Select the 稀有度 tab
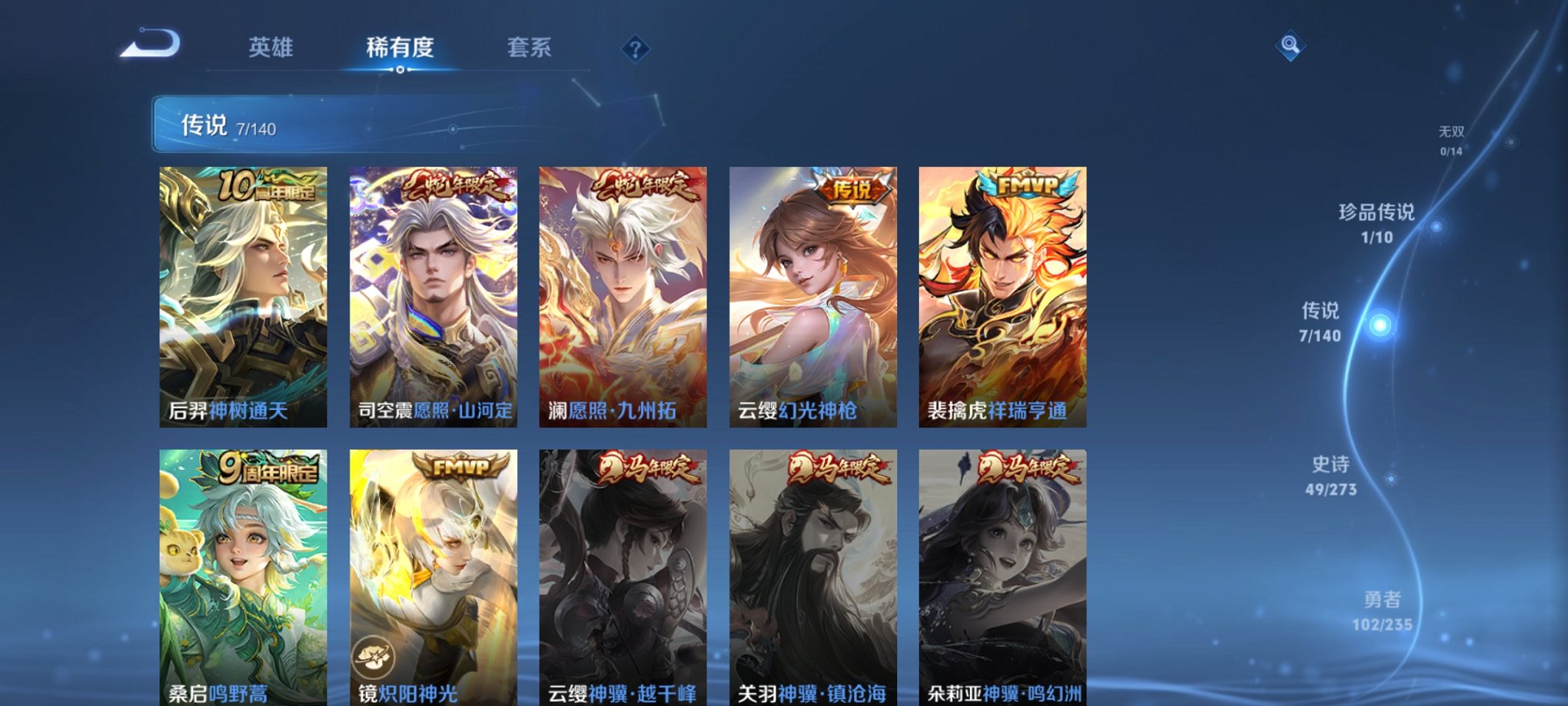 pos(400,46)
